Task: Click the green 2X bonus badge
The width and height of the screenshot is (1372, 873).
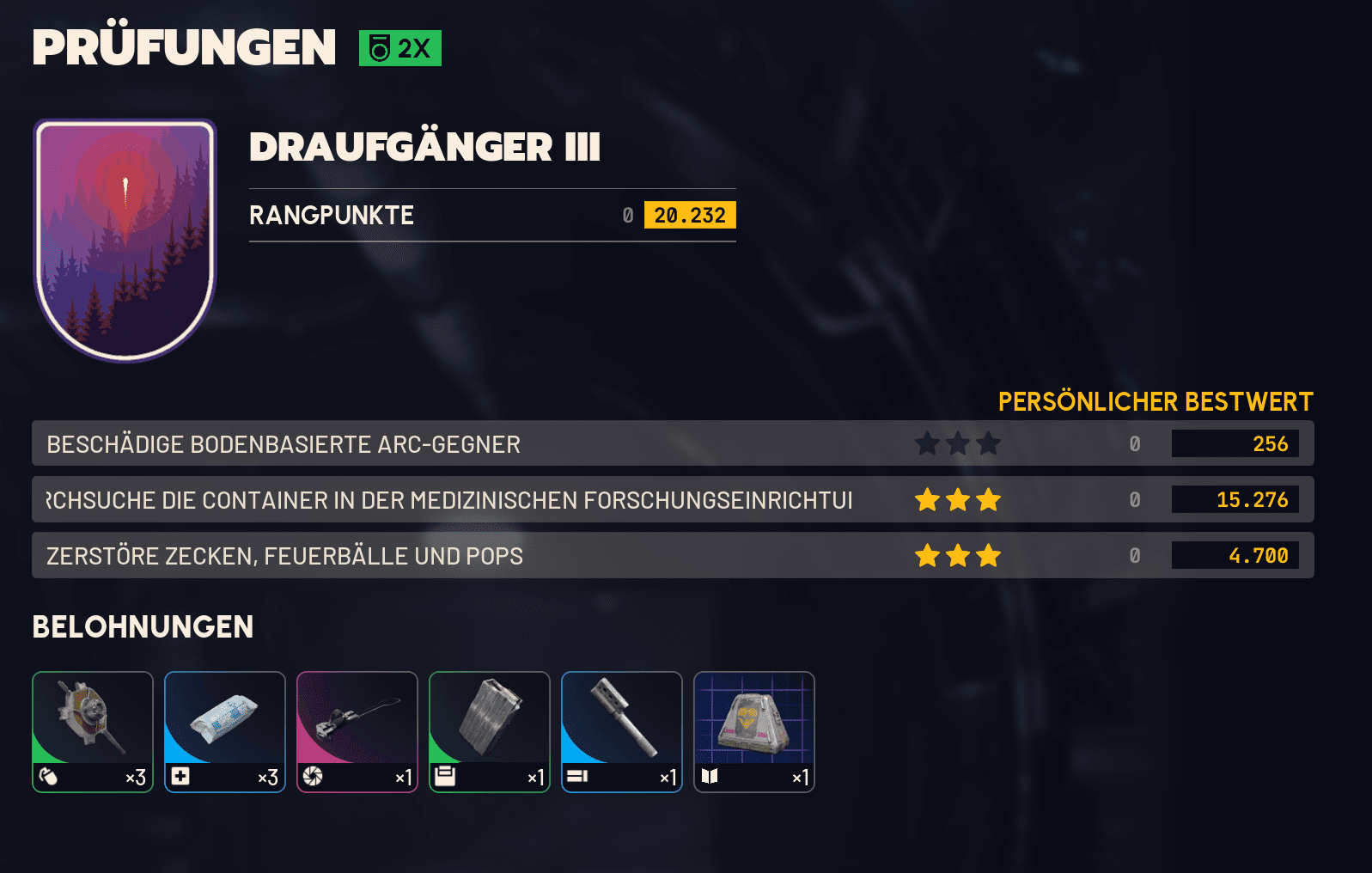Action: [400, 48]
